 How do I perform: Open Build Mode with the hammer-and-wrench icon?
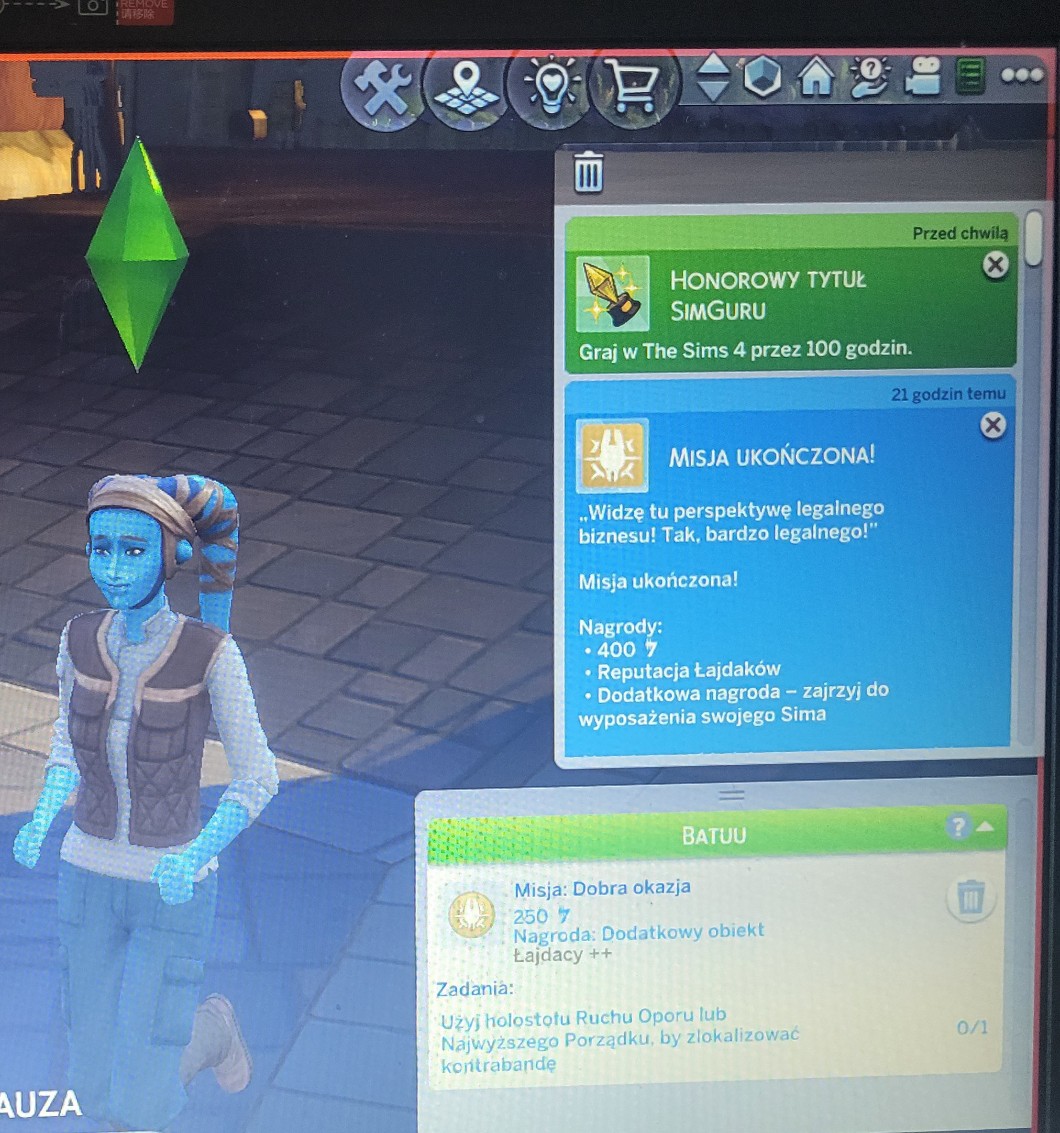coord(380,90)
